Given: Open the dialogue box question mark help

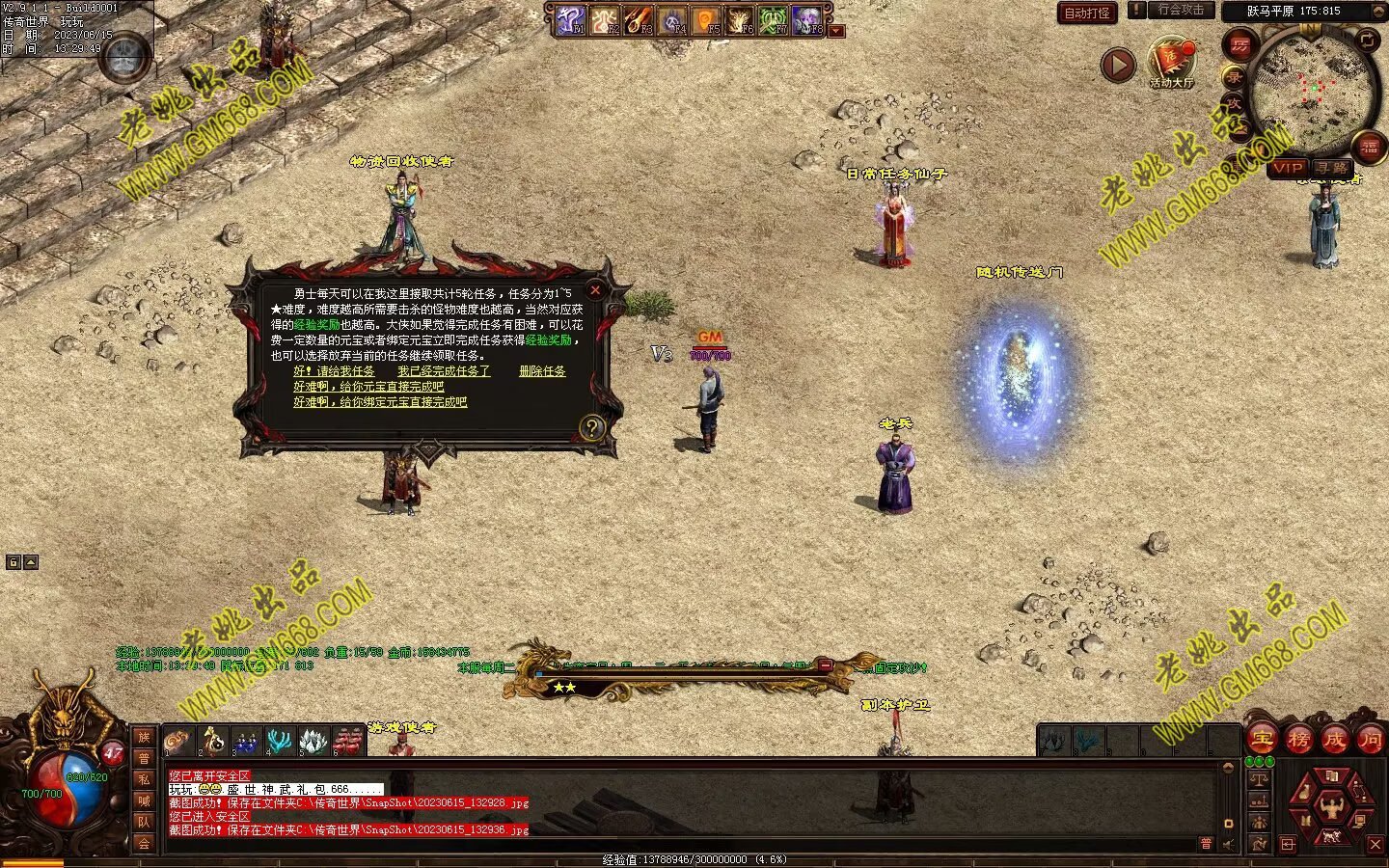Looking at the screenshot, I should [x=592, y=428].
